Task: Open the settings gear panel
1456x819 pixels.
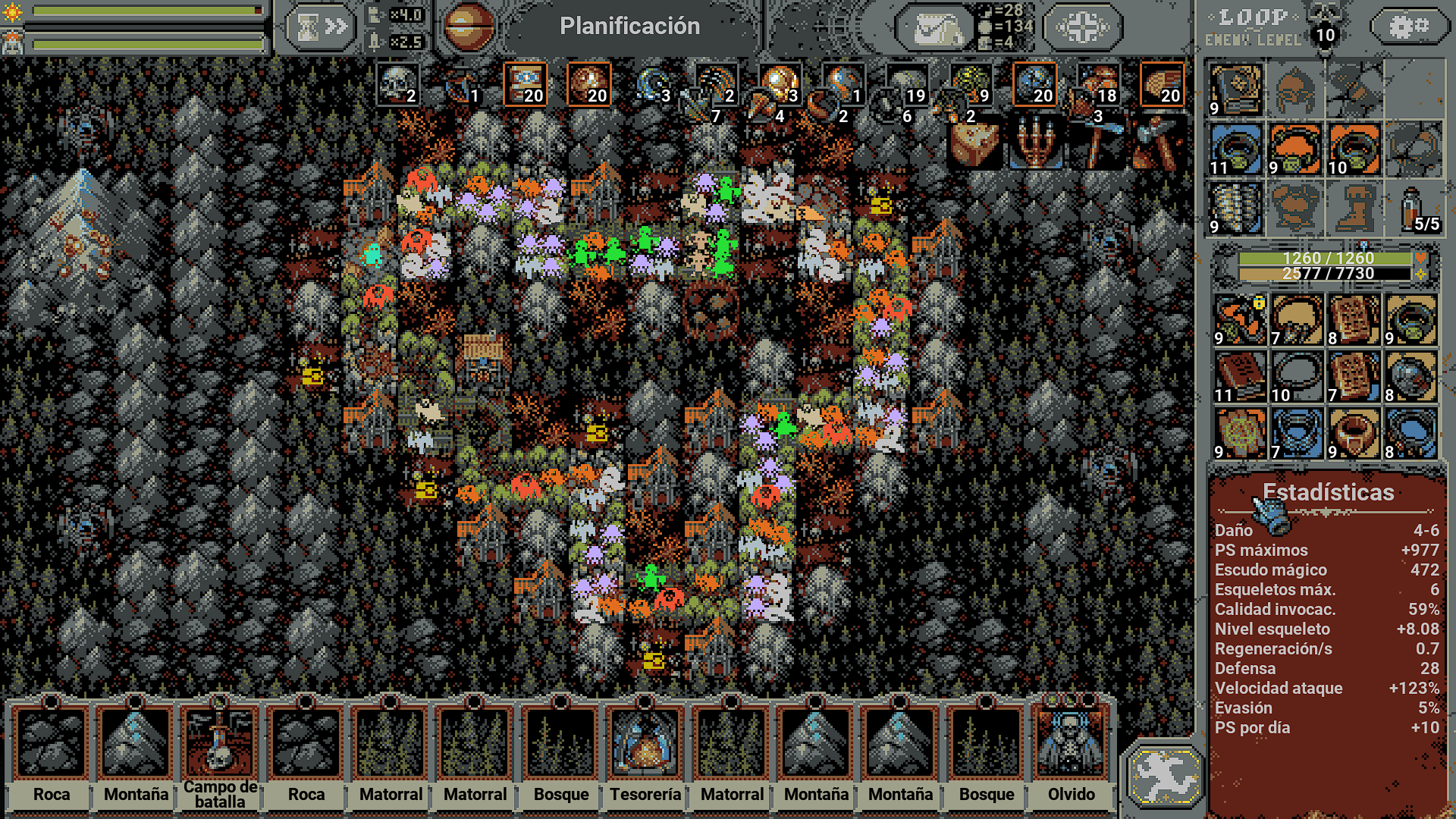Action: [1408, 25]
